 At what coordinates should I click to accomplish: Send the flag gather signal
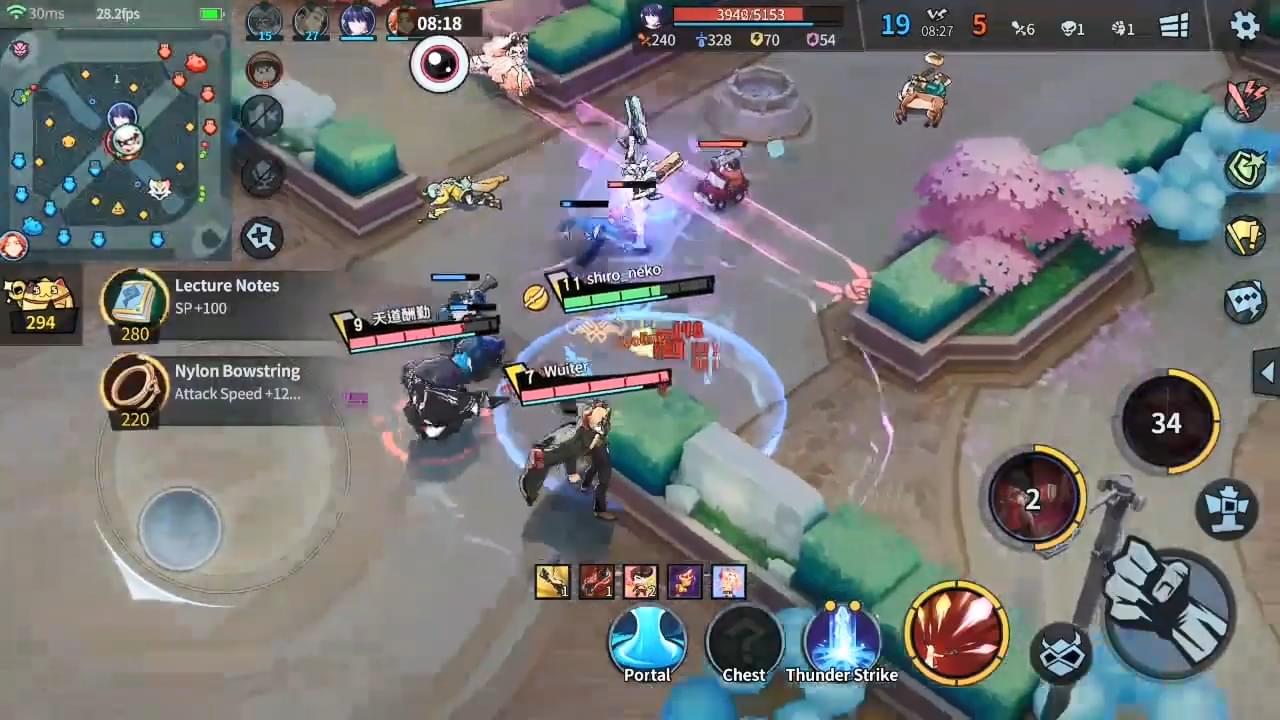[1246, 235]
